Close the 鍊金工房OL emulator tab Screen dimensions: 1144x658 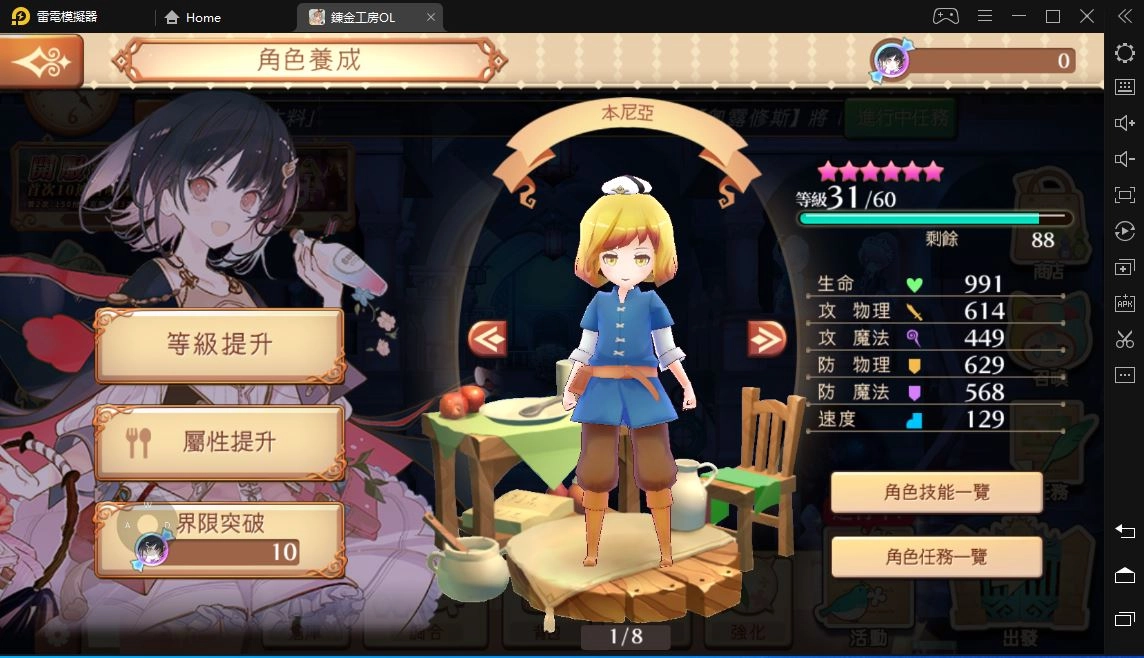pyautogui.click(x=431, y=17)
